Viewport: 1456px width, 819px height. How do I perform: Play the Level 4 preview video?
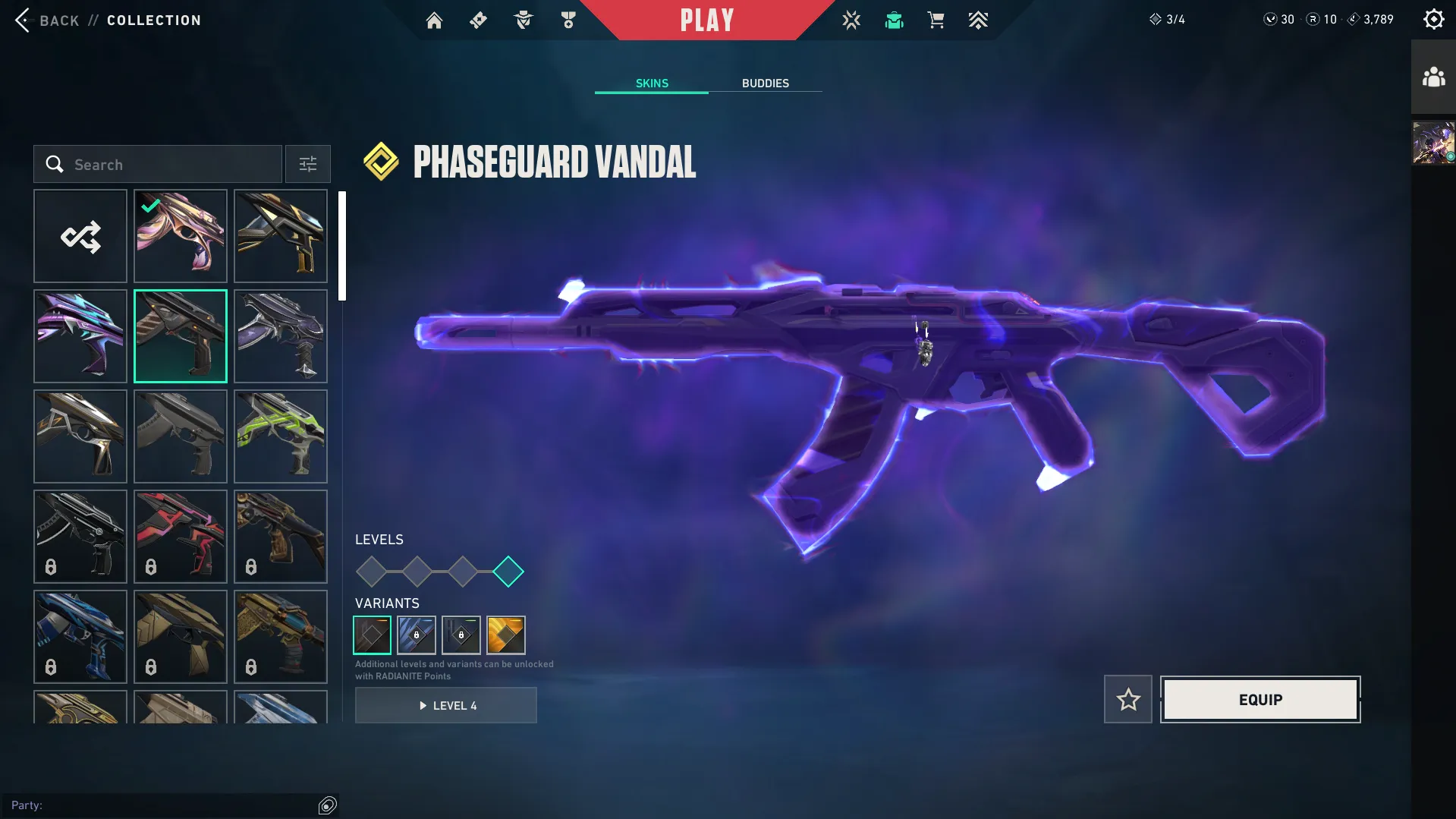pyautogui.click(x=446, y=706)
